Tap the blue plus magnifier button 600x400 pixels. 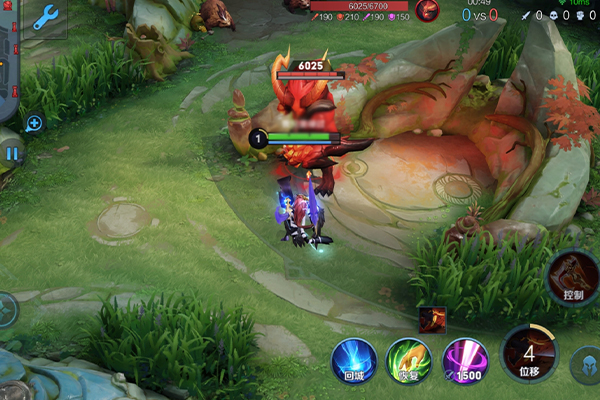34,123
